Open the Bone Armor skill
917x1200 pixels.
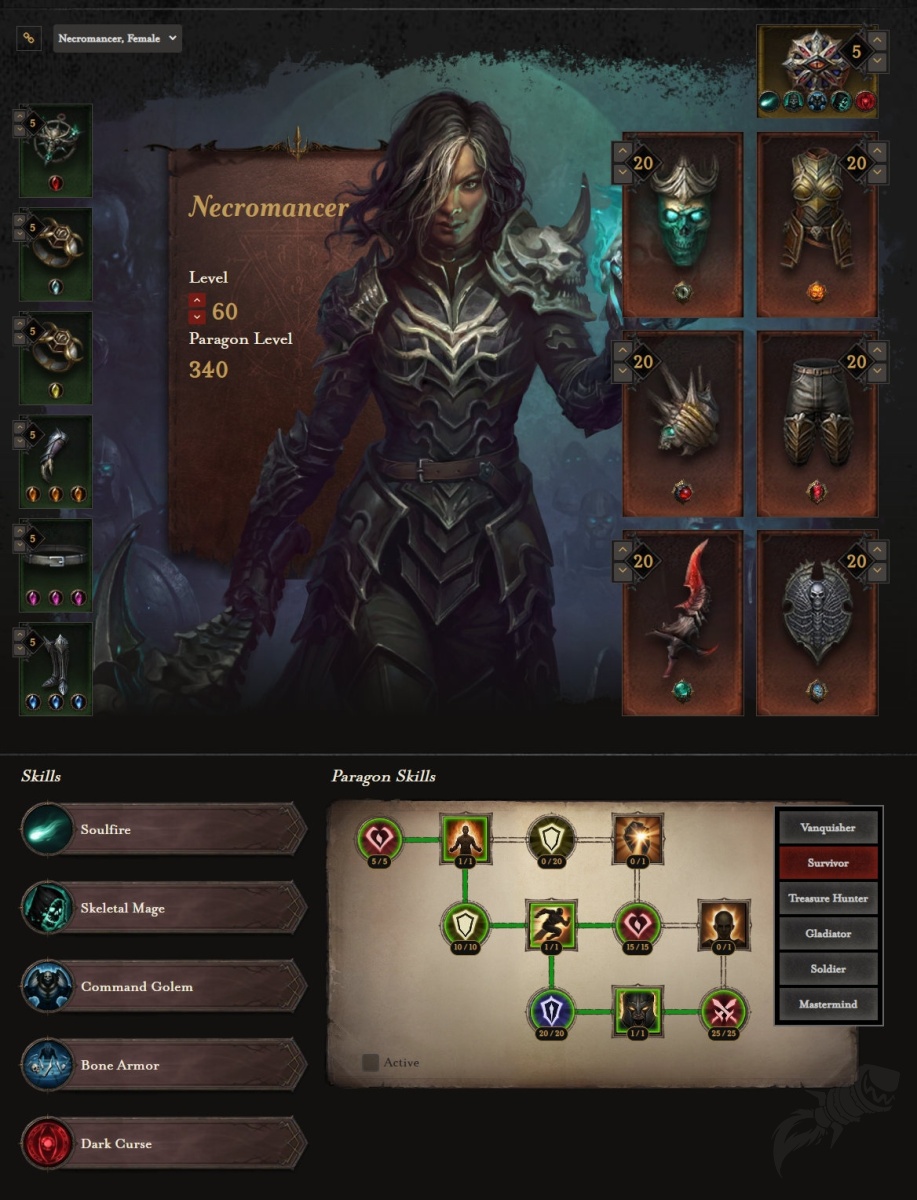(164, 1065)
